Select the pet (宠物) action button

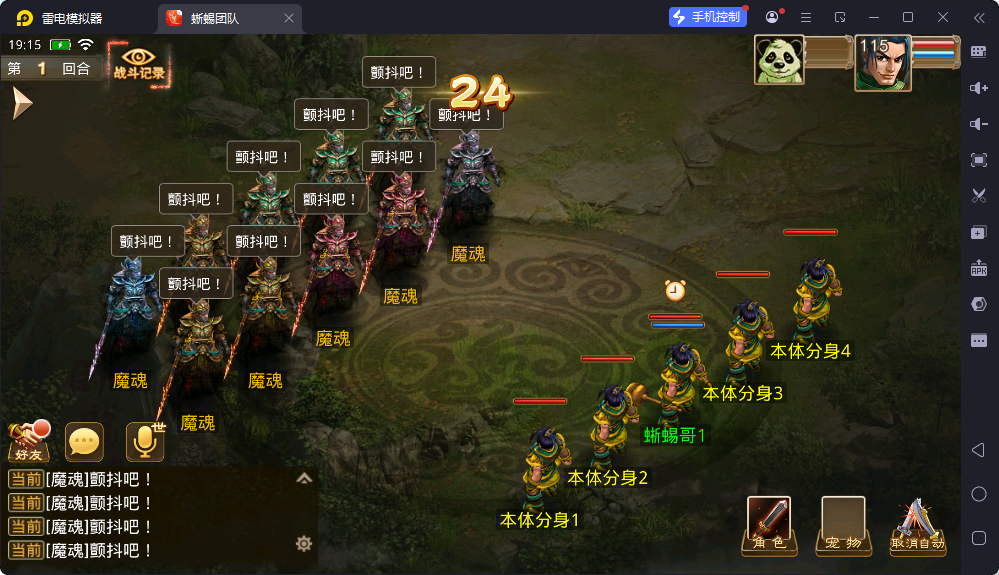843,524
